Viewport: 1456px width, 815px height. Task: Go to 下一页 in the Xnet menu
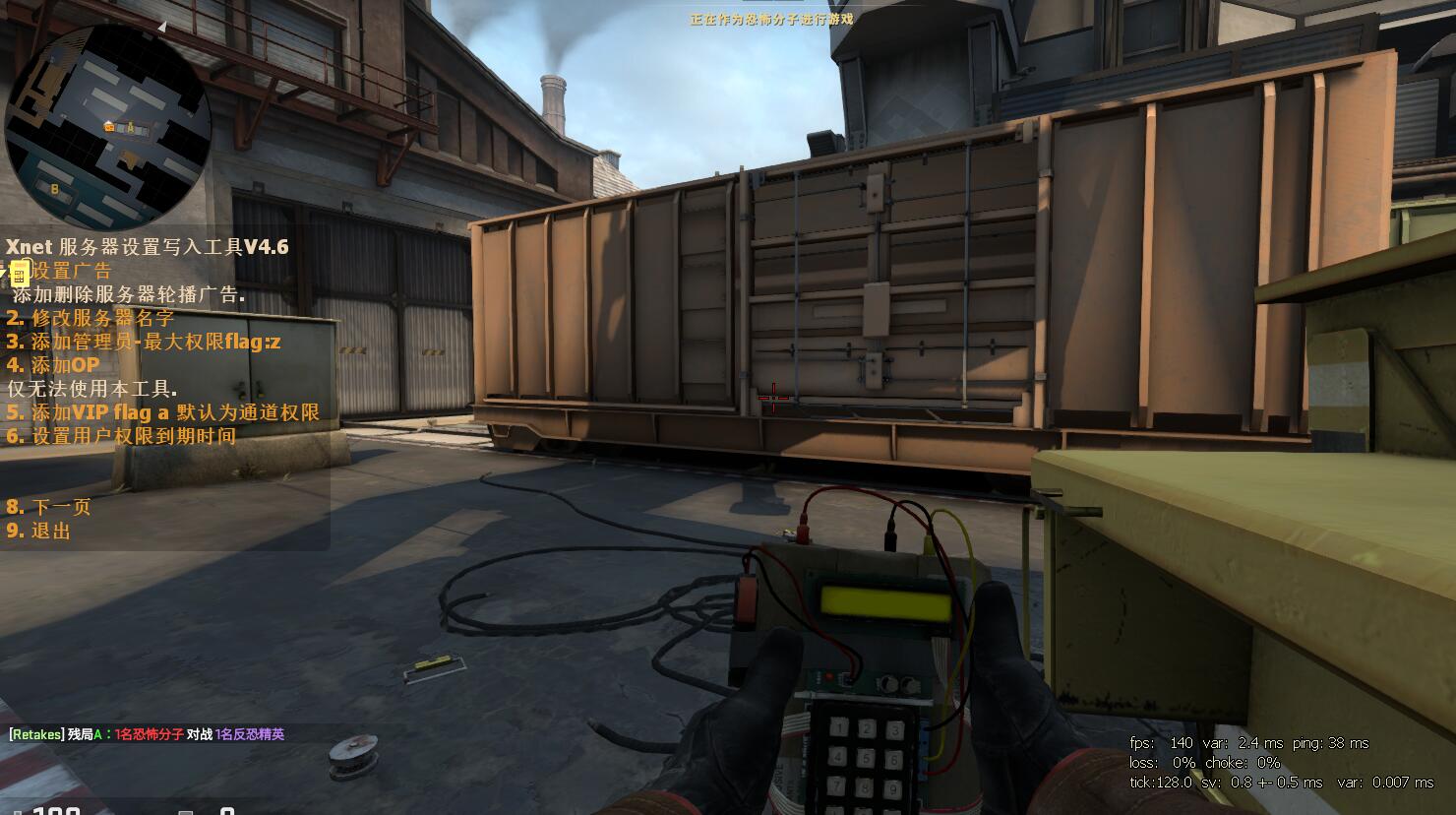point(49,507)
